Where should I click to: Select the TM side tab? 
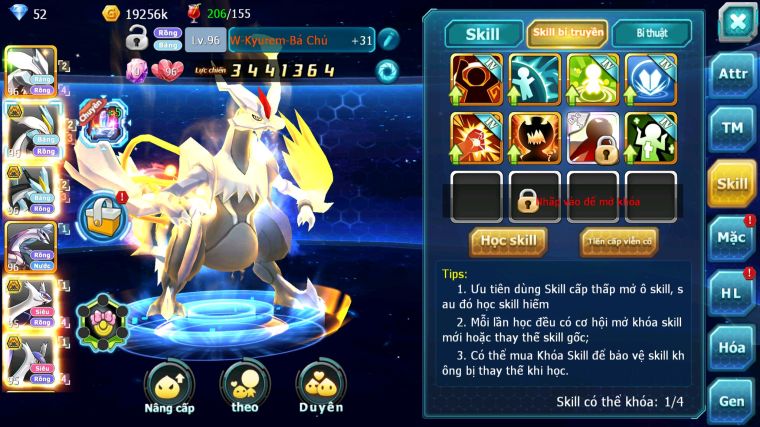(x=732, y=128)
